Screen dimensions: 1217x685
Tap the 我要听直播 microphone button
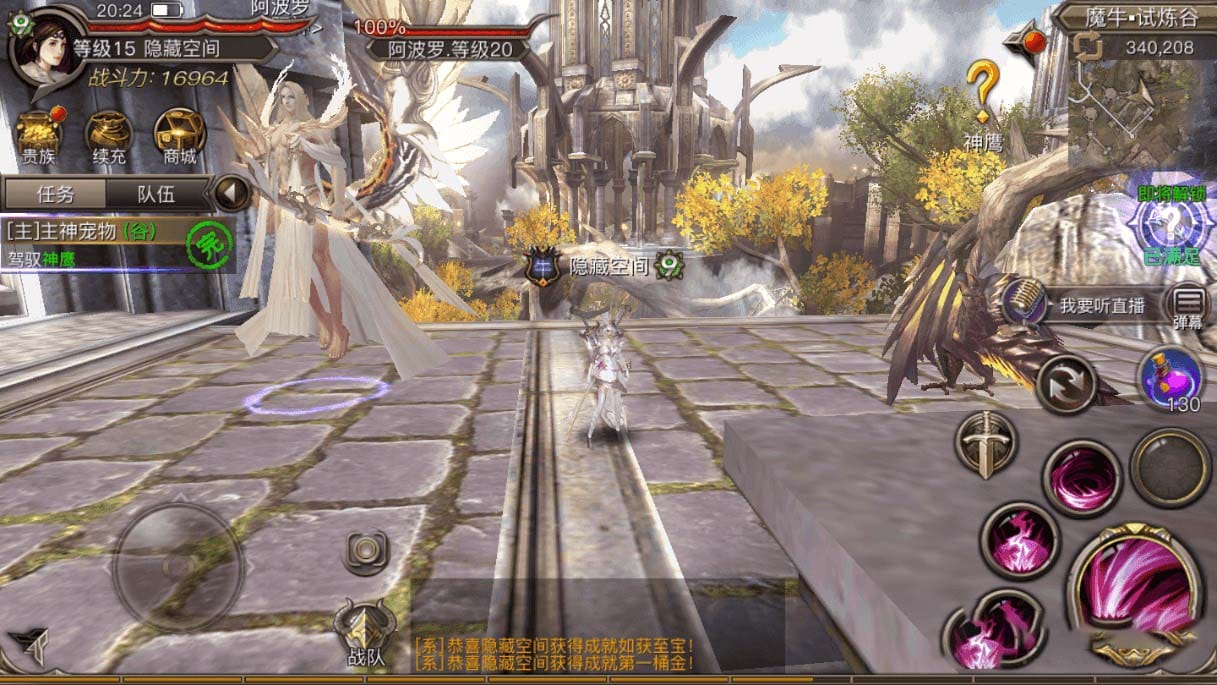pyautogui.click(x=1023, y=301)
